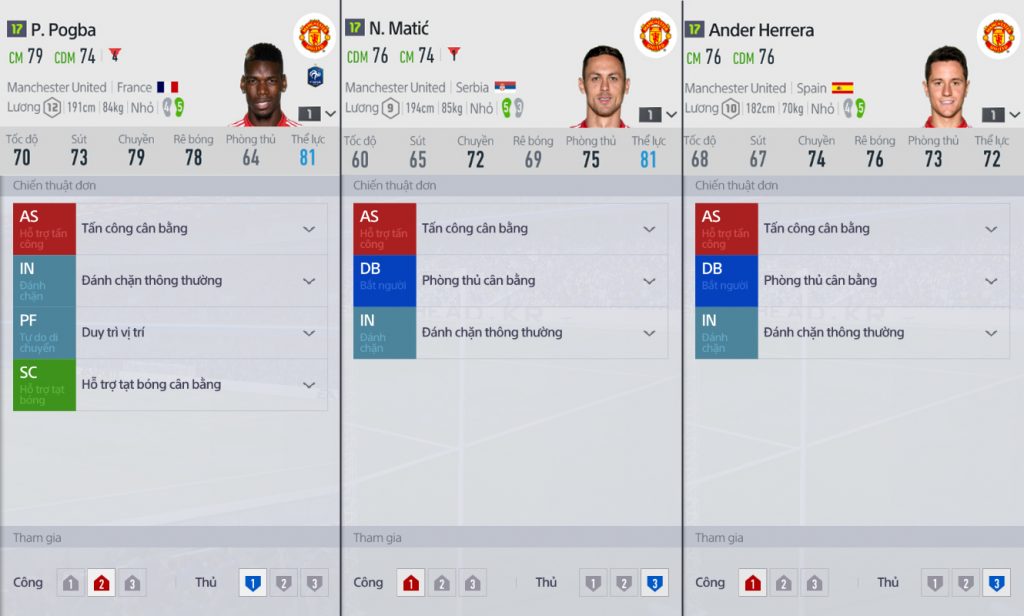Image resolution: width=1024 pixels, height=616 pixels.
Task: Set Pogba's attack participation to level 1
Action: point(70,583)
